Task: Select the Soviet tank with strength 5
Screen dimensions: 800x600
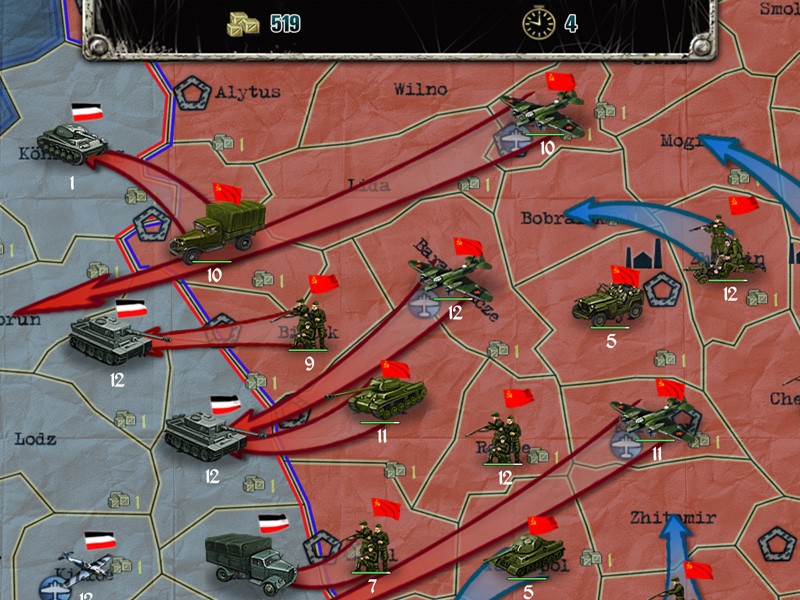Action: pyautogui.click(x=528, y=555)
